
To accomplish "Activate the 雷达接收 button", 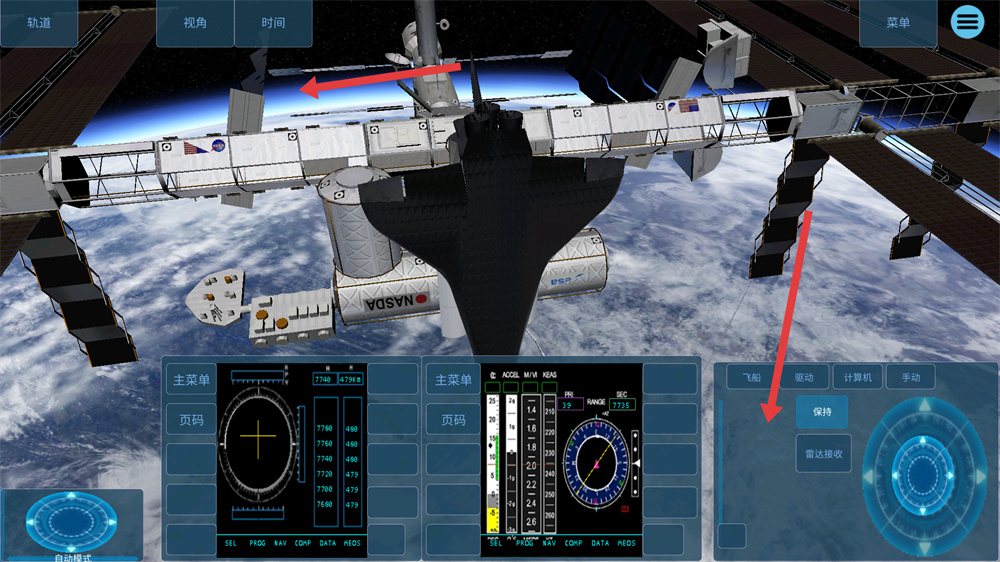I will (824, 453).
